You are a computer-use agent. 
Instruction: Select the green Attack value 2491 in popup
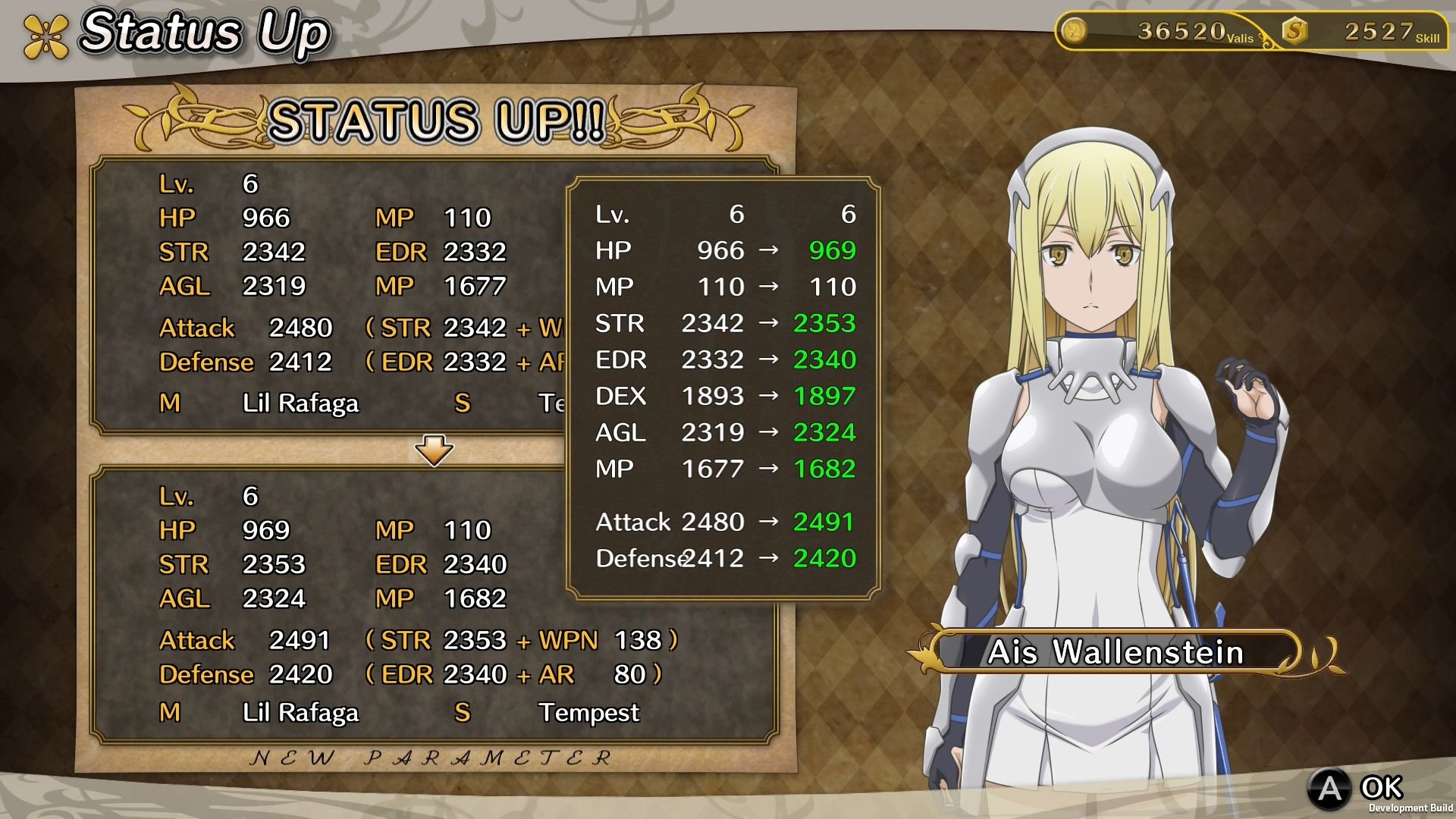point(824,522)
